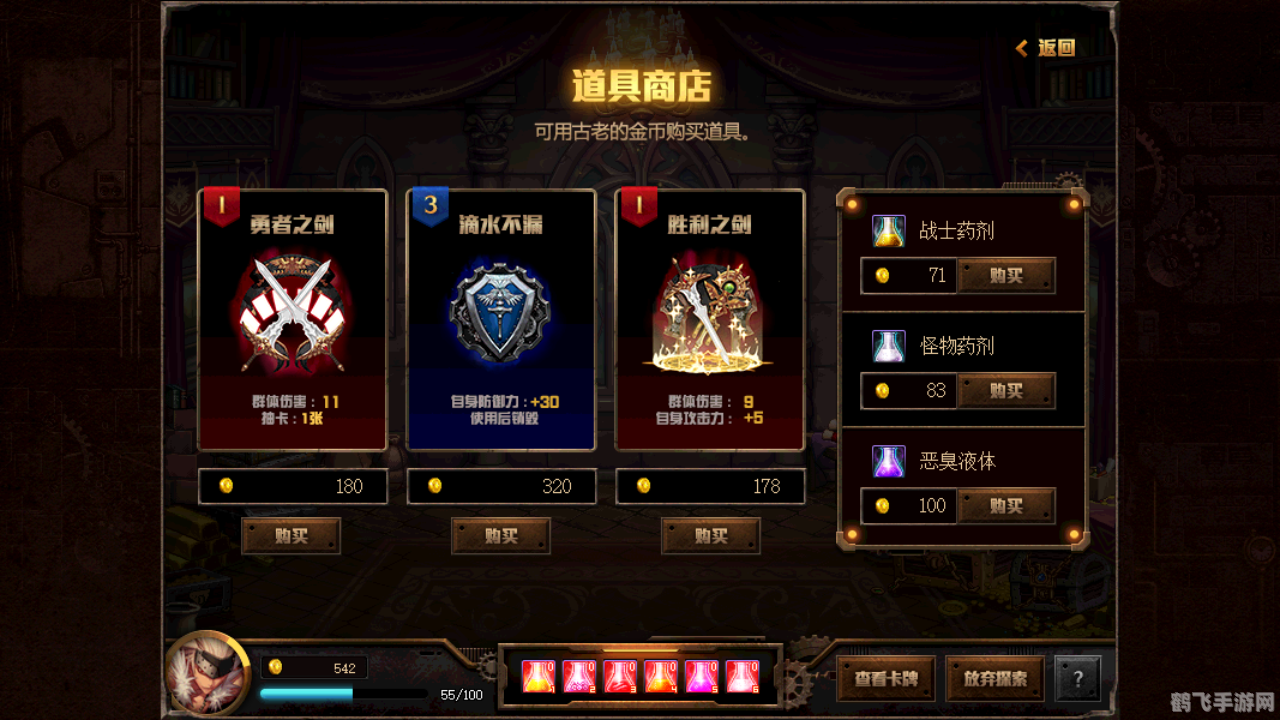Click the first potion card slot numbered 1
1280x720 pixels.
[x=538, y=677]
